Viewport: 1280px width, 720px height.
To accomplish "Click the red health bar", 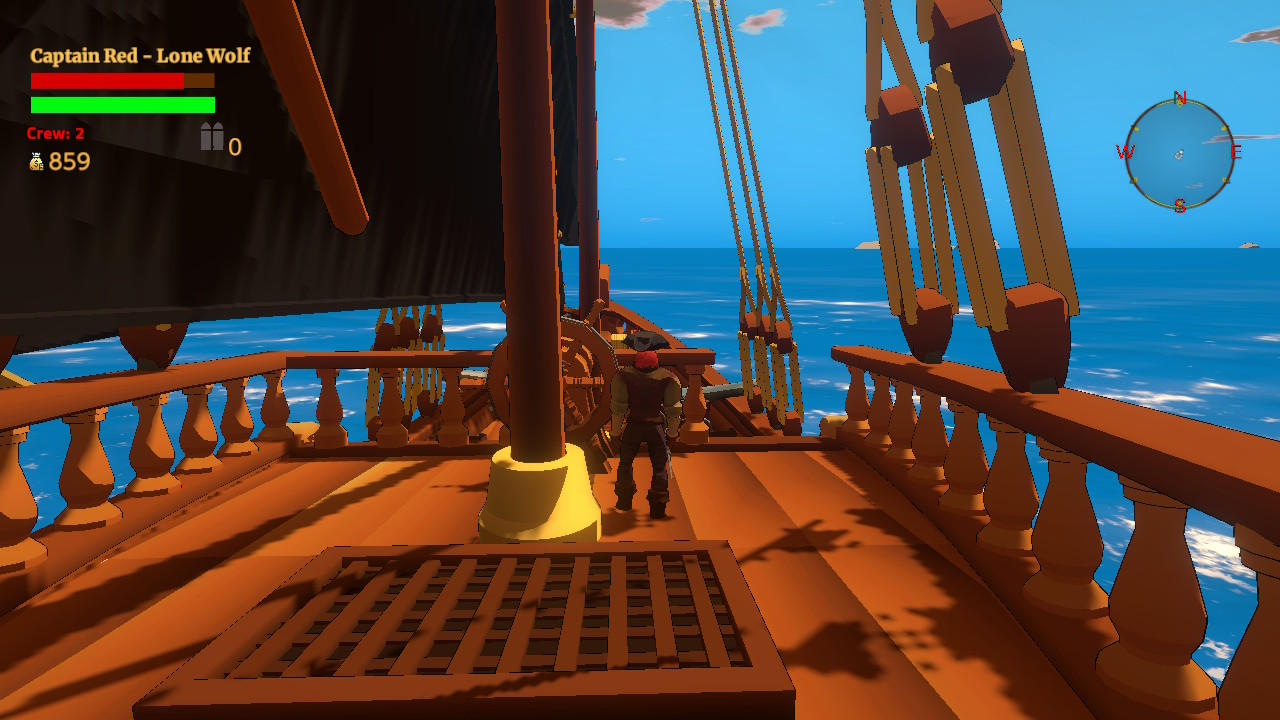I will click(x=105, y=79).
